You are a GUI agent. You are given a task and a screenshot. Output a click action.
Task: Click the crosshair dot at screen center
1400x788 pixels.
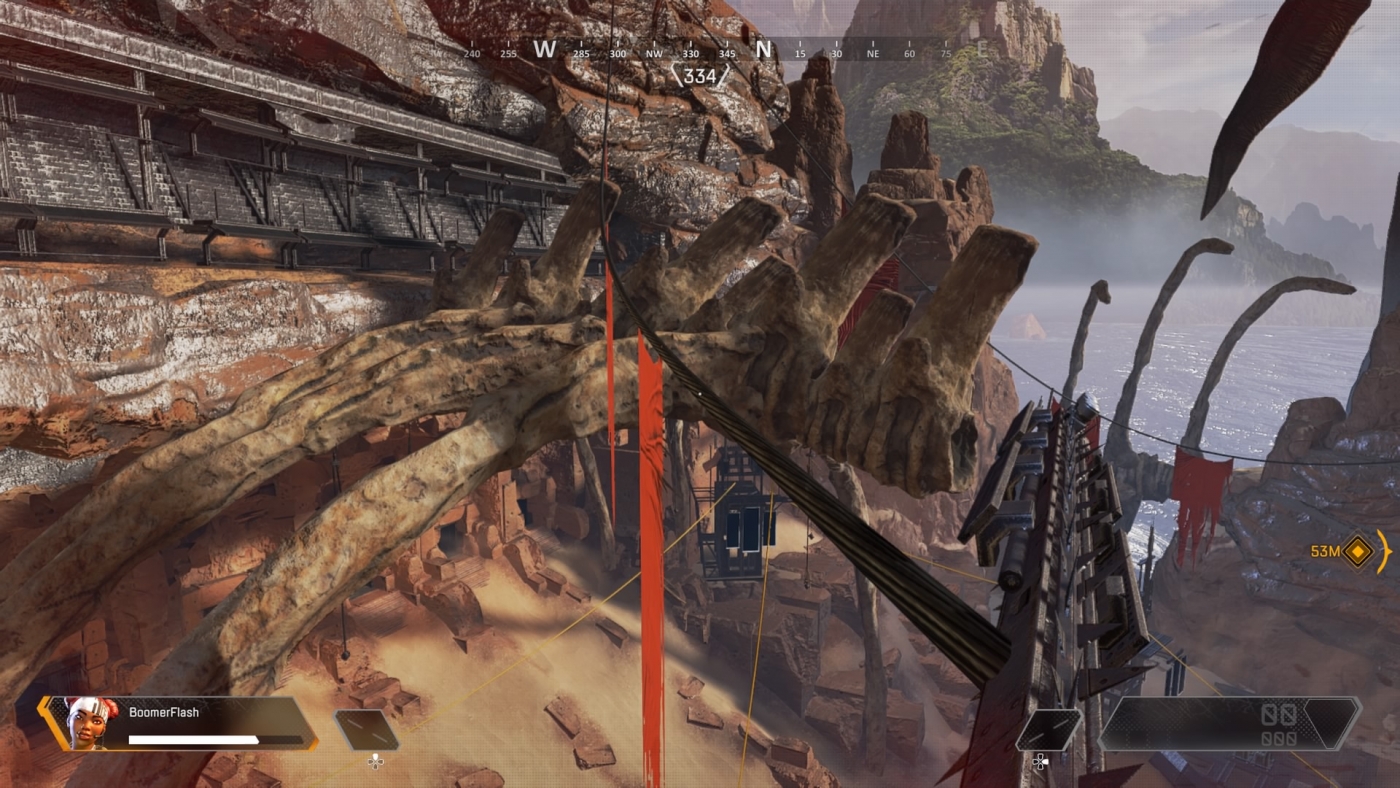tap(700, 394)
